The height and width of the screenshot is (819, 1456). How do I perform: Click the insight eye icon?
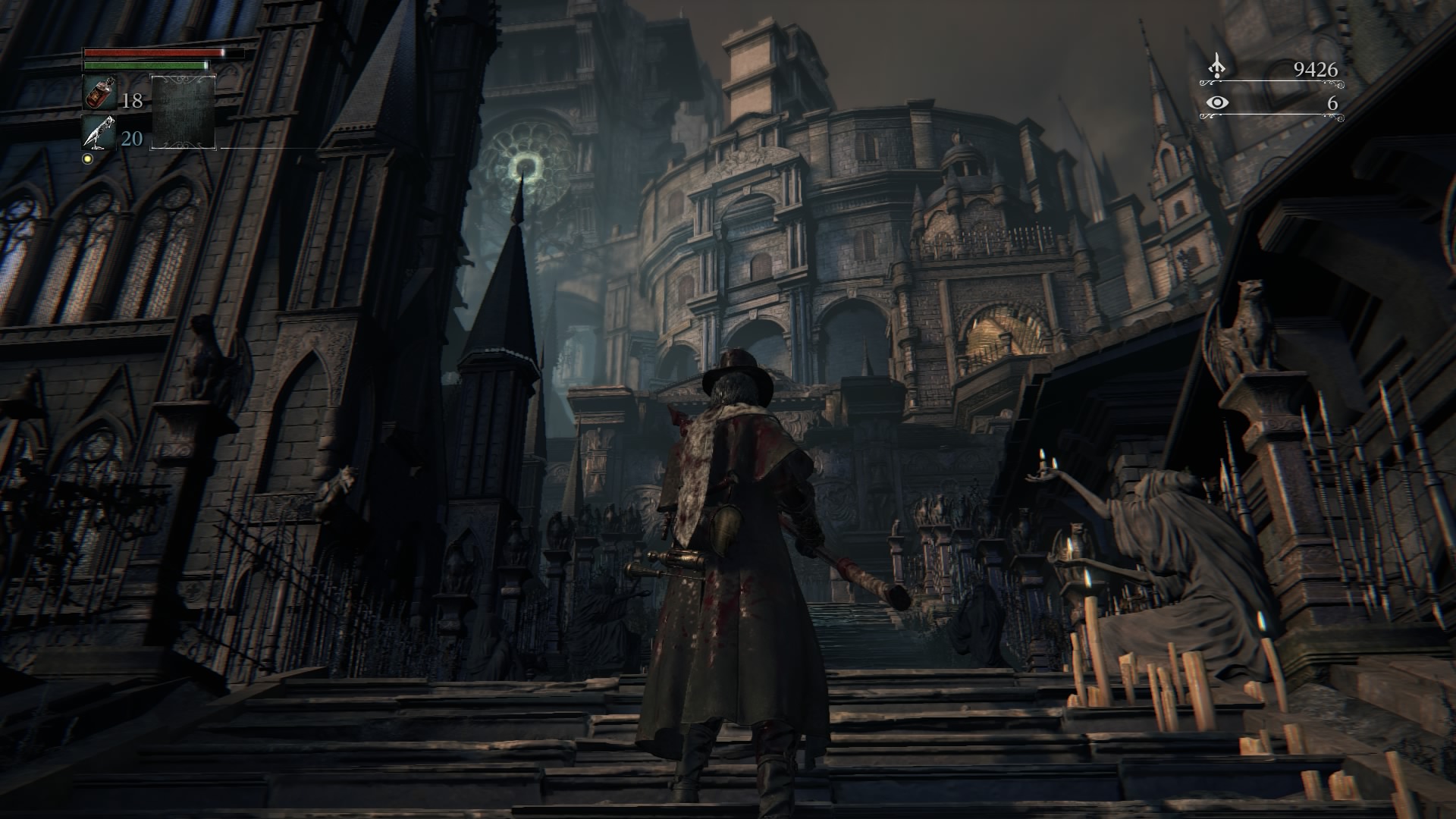(1216, 103)
